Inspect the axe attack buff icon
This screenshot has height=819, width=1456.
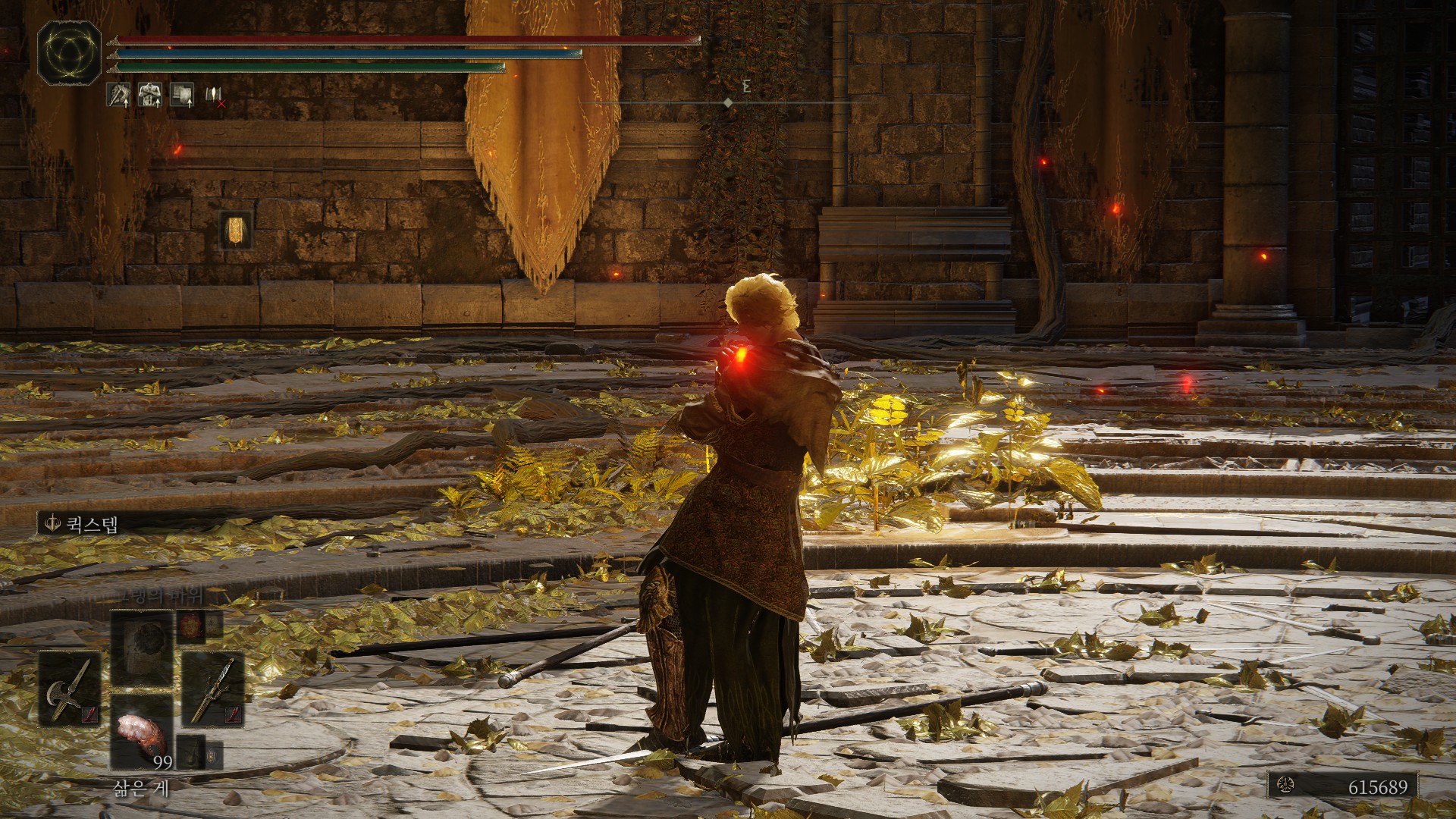point(118,95)
